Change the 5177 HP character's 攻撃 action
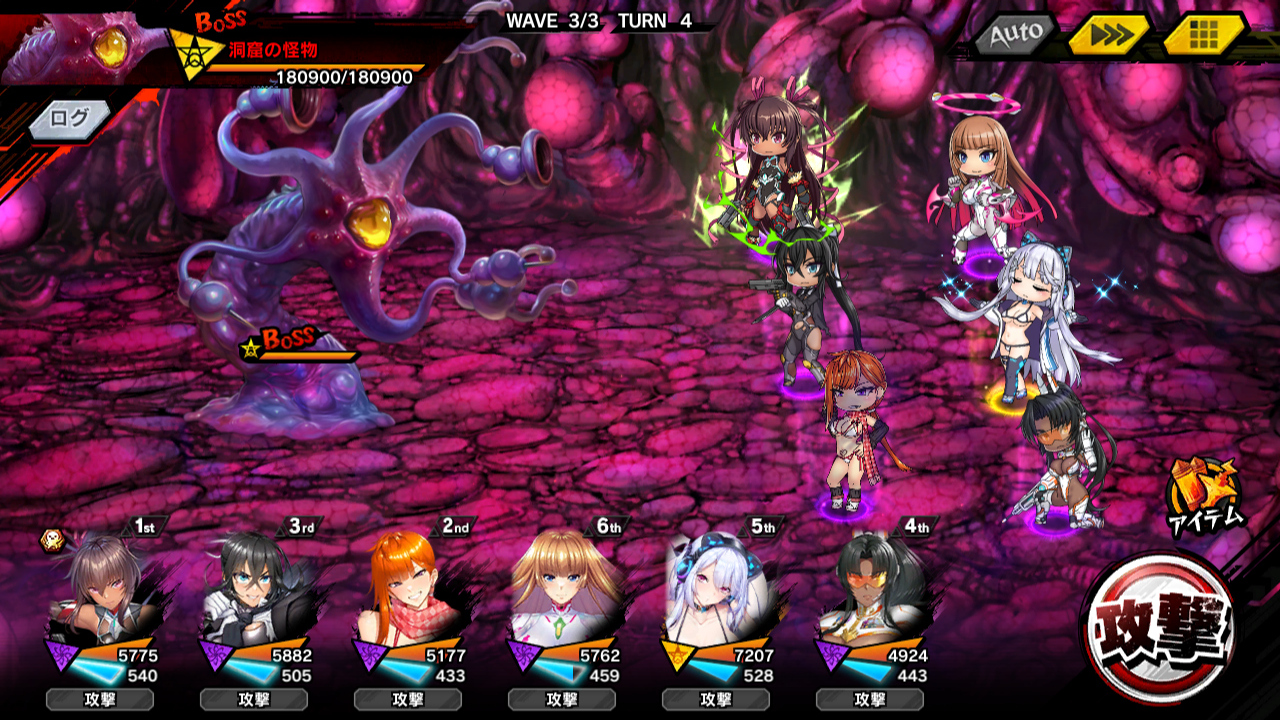 tap(408, 699)
